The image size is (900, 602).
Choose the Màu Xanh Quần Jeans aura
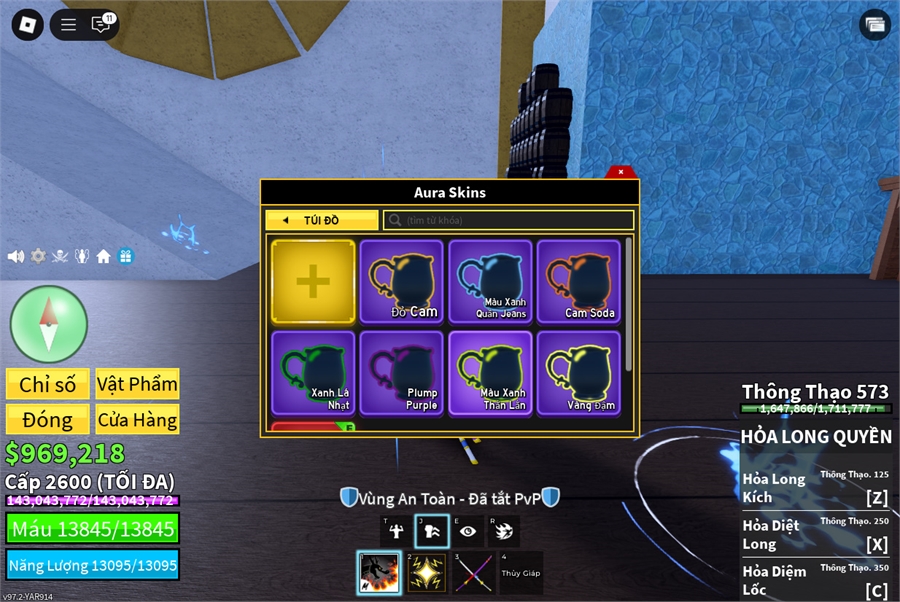tap(491, 281)
